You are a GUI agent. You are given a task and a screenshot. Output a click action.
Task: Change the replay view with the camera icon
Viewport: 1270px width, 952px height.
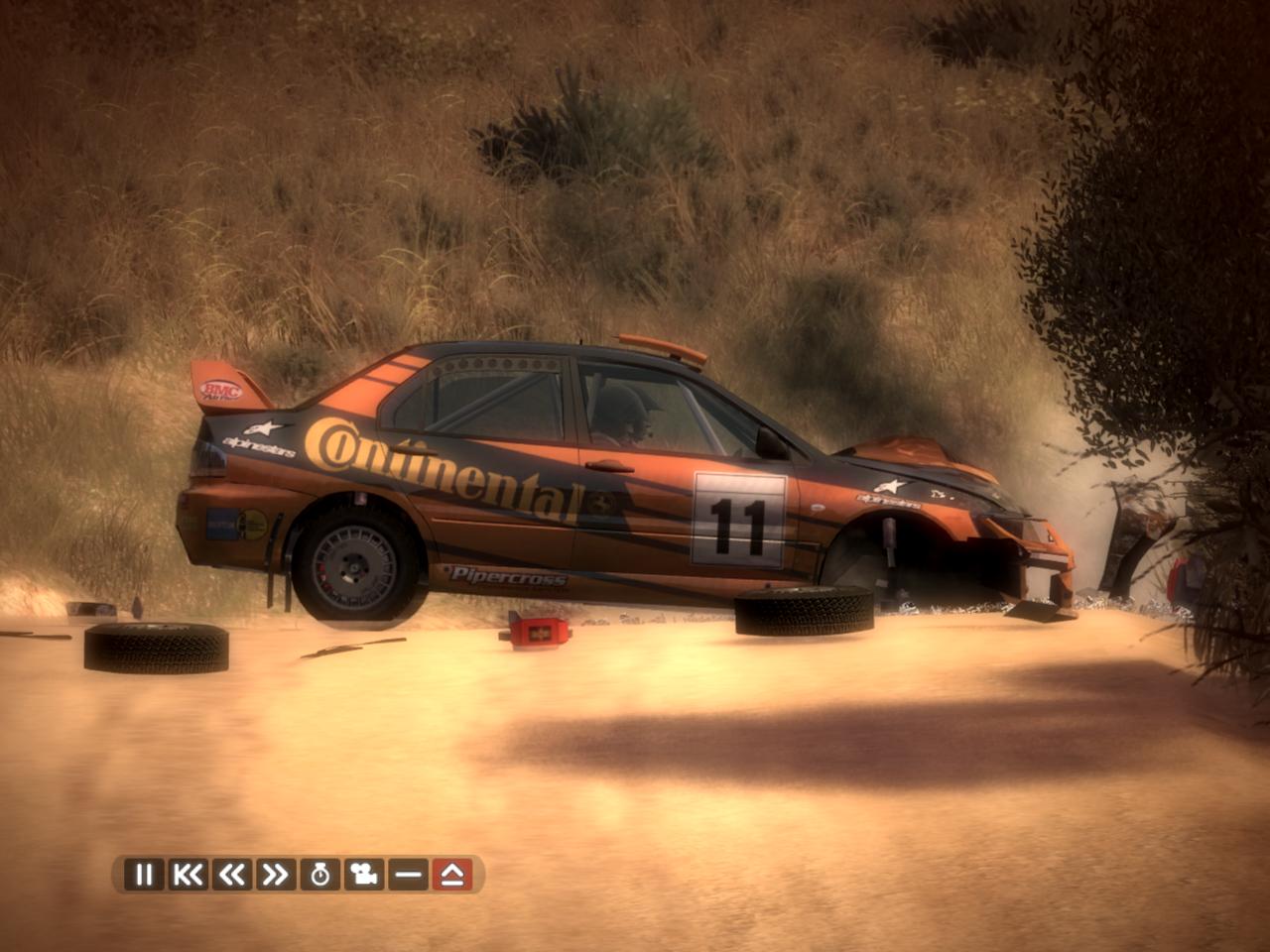pos(364,875)
